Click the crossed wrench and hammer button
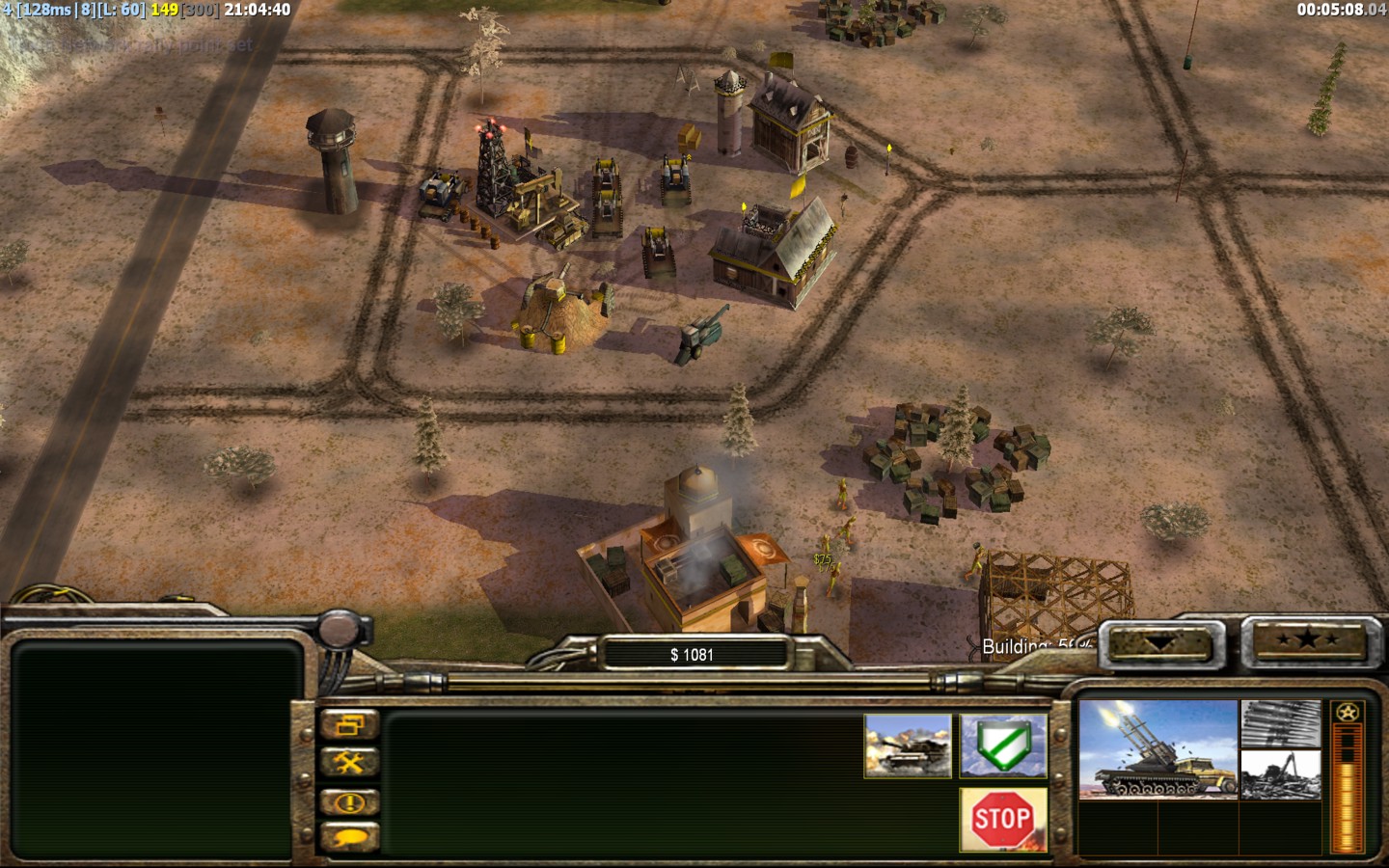The image size is (1389, 868). tap(349, 763)
